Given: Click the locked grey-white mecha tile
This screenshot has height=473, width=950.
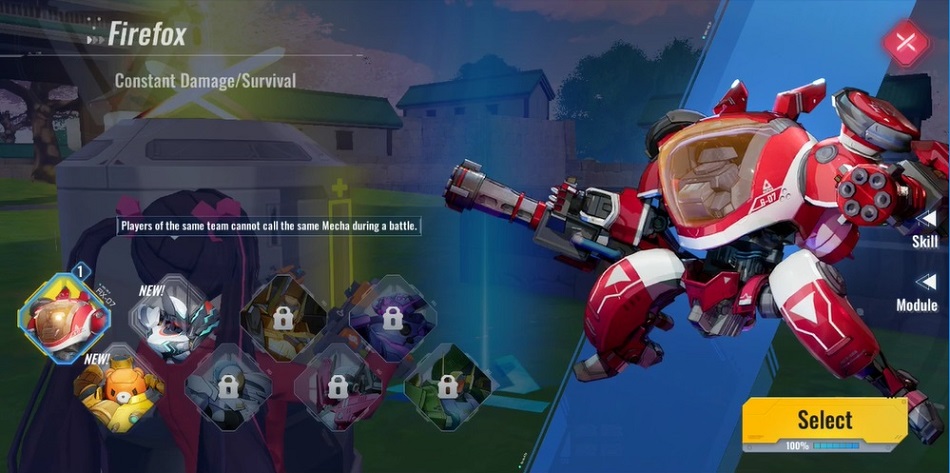Looking at the screenshot, I should coord(227,385).
